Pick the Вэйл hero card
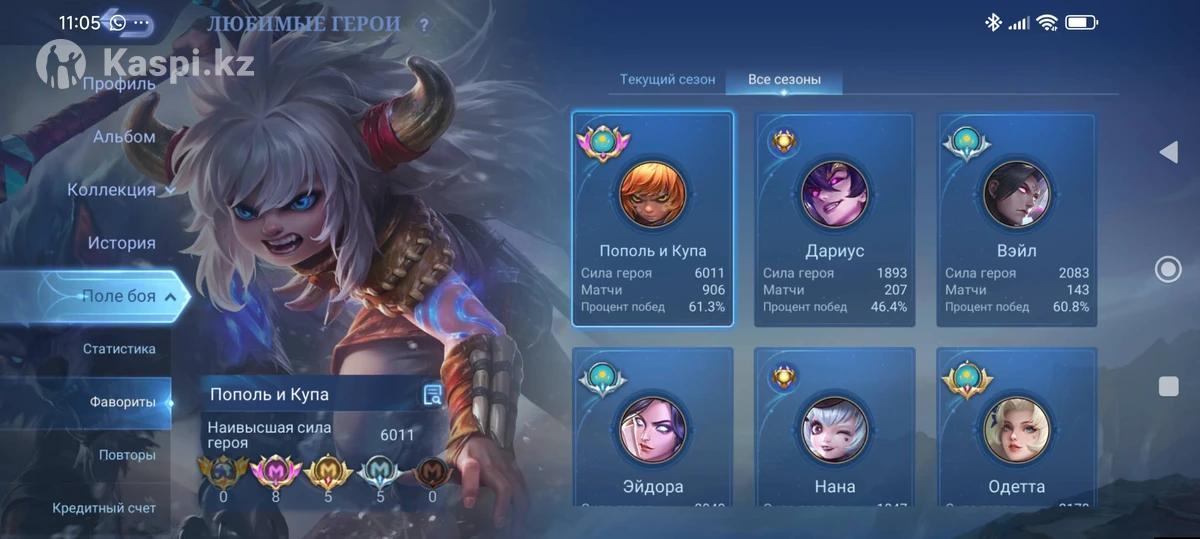 (x=1016, y=219)
